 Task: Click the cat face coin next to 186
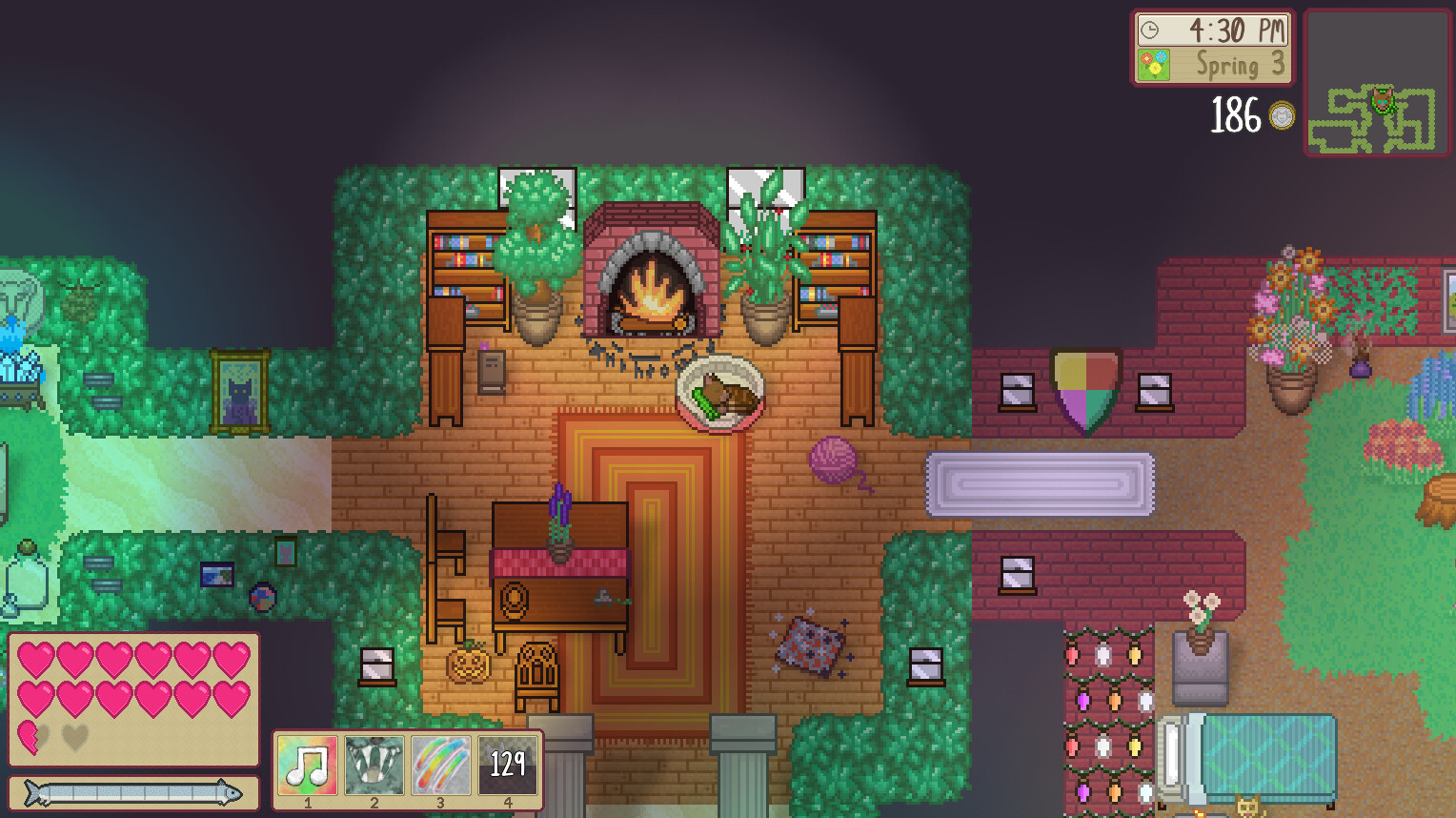pyautogui.click(x=1282, y=116)
